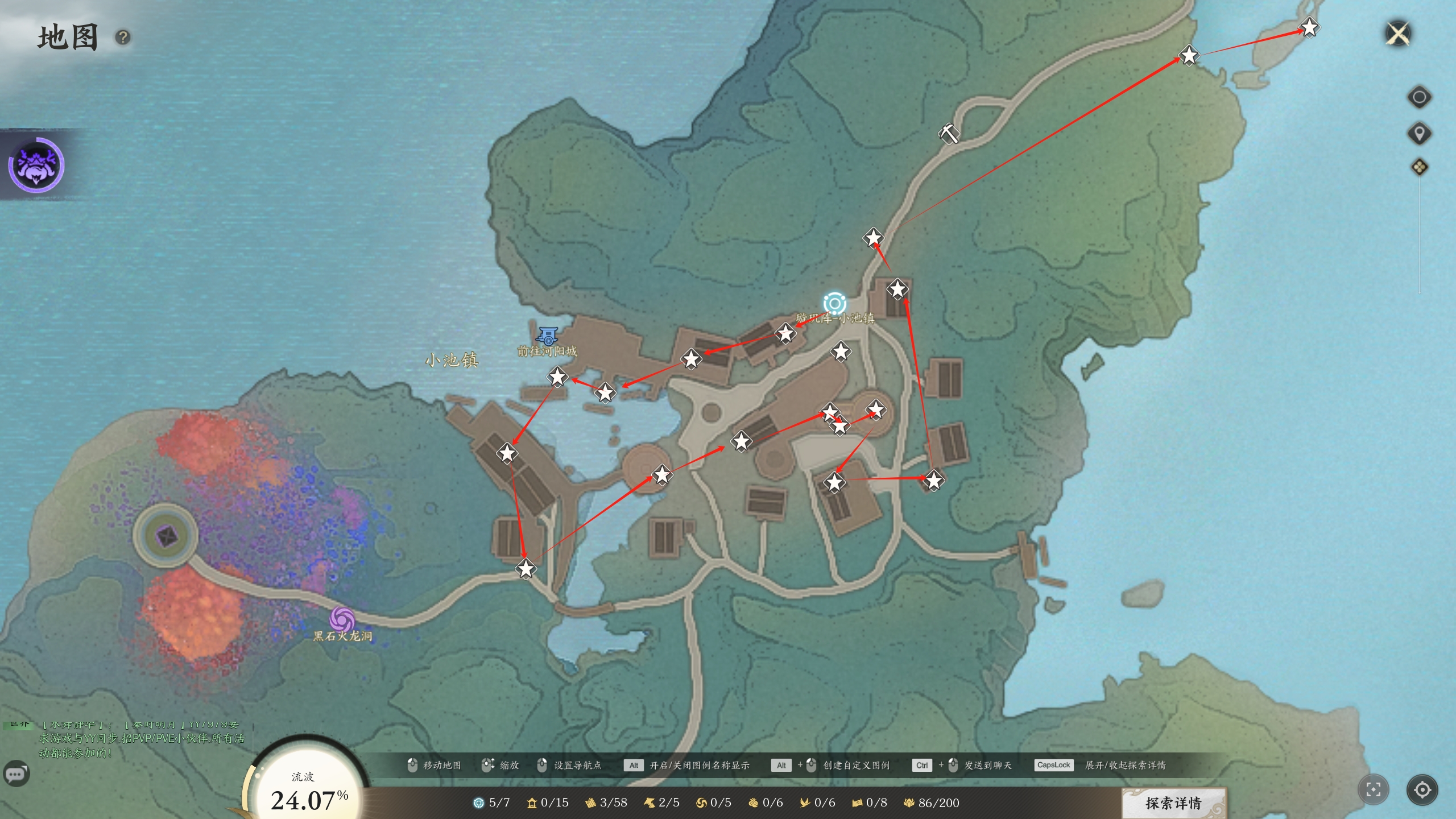The width and height of the screenshot is (1456, 819).
Task: Select the purple demon boss icon
Action: [x=36, y=165]
